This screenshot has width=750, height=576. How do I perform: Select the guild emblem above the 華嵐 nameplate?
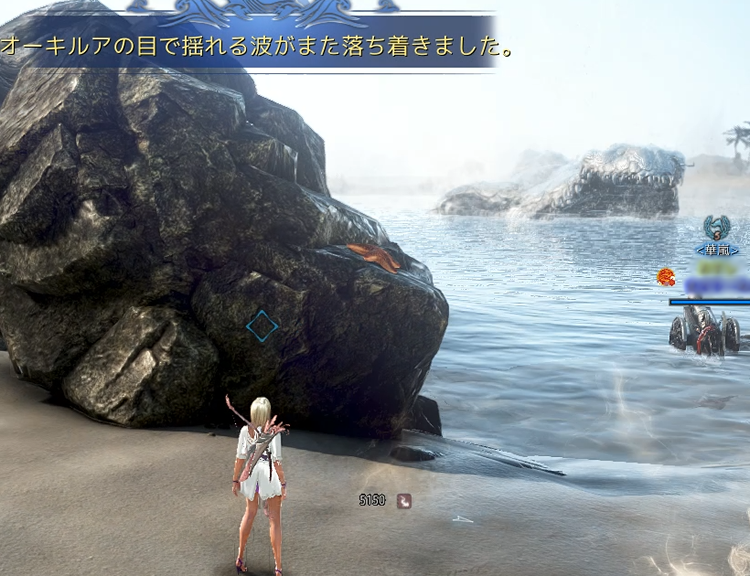(x=716, y=227)
